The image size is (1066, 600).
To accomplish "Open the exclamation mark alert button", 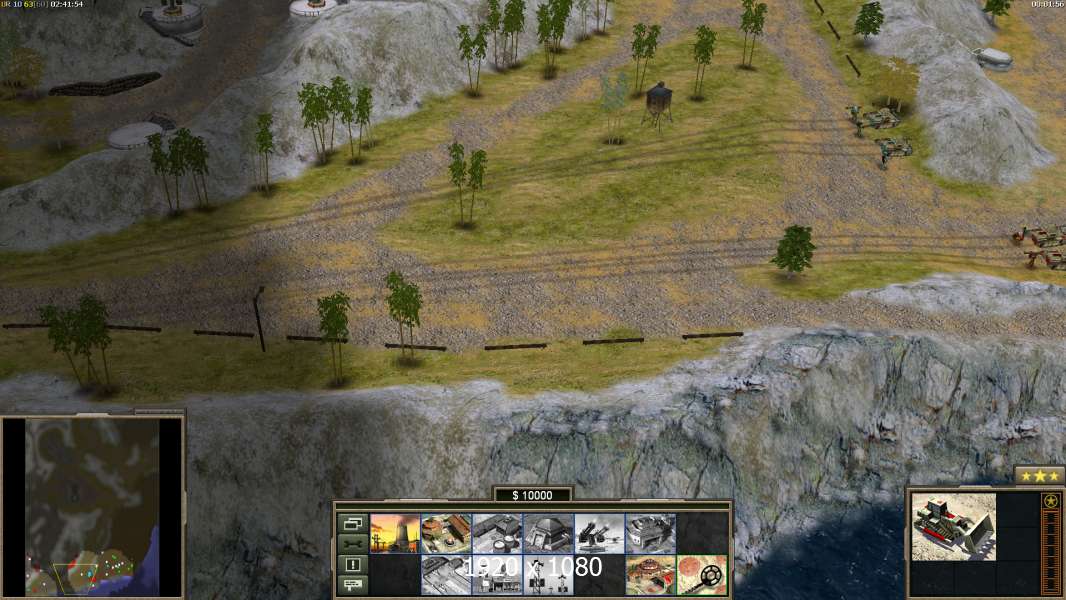I will [353, 564].
